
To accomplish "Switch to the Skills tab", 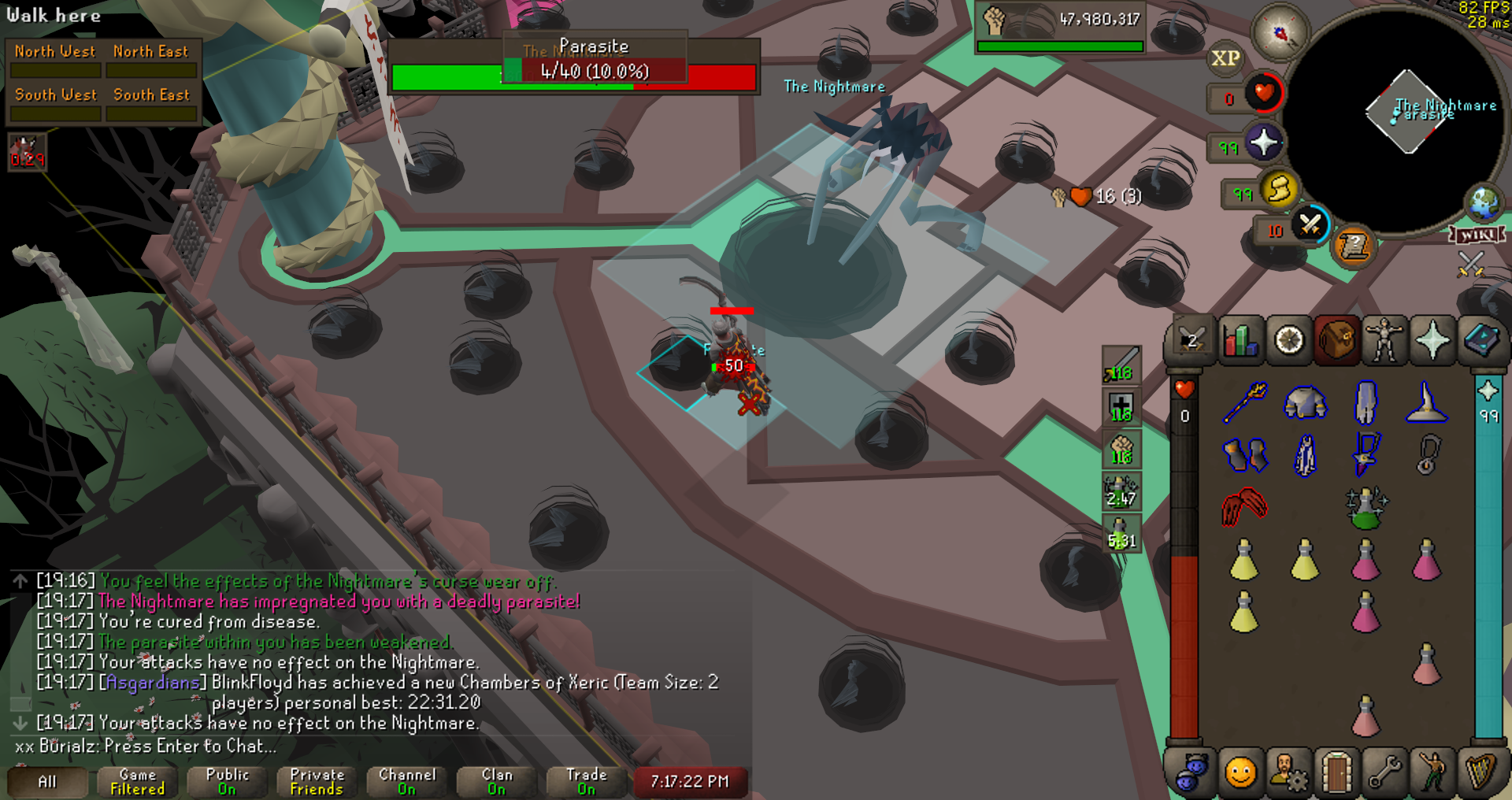I will [x=1240, y=341].
